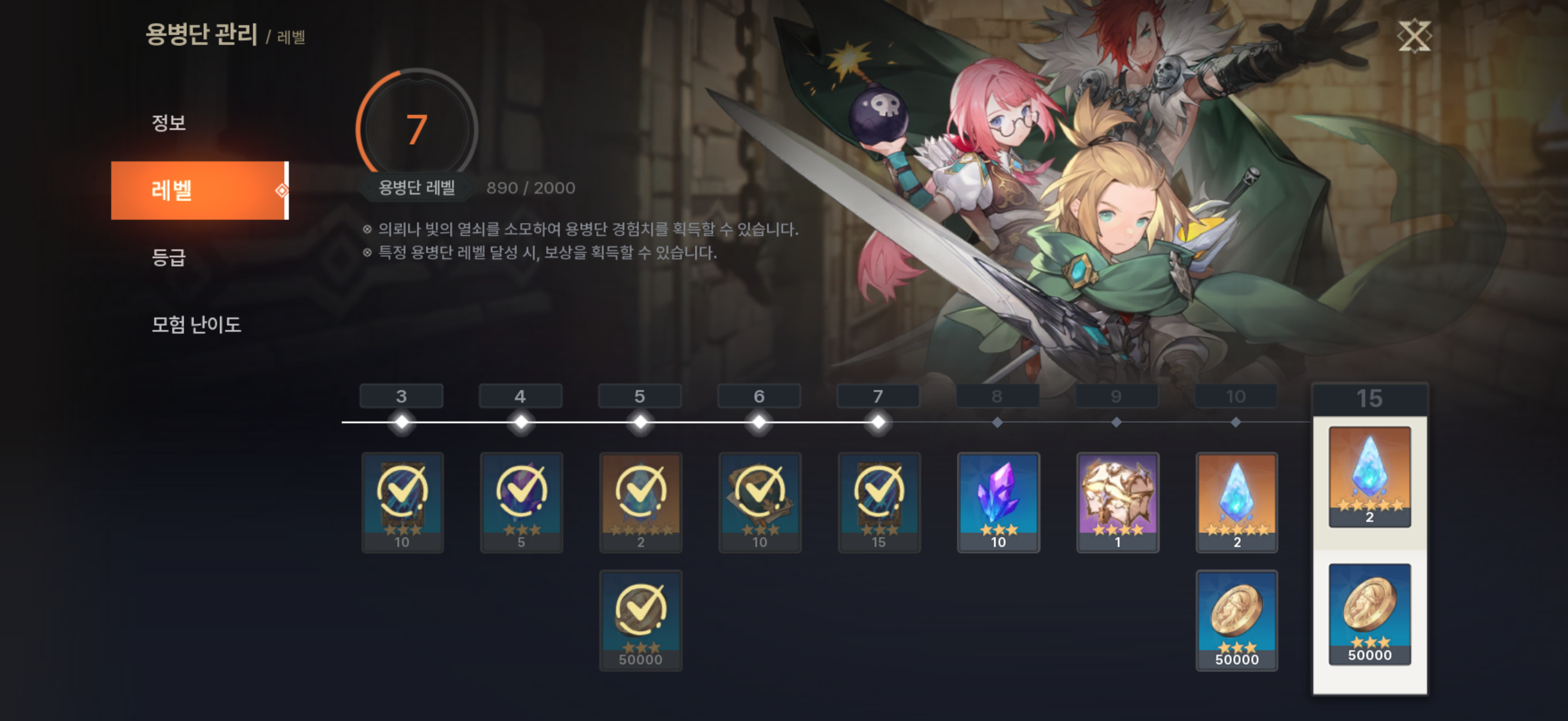Select the golden badge reward at level 9

pyautogui.click(x=1116, y=501)
